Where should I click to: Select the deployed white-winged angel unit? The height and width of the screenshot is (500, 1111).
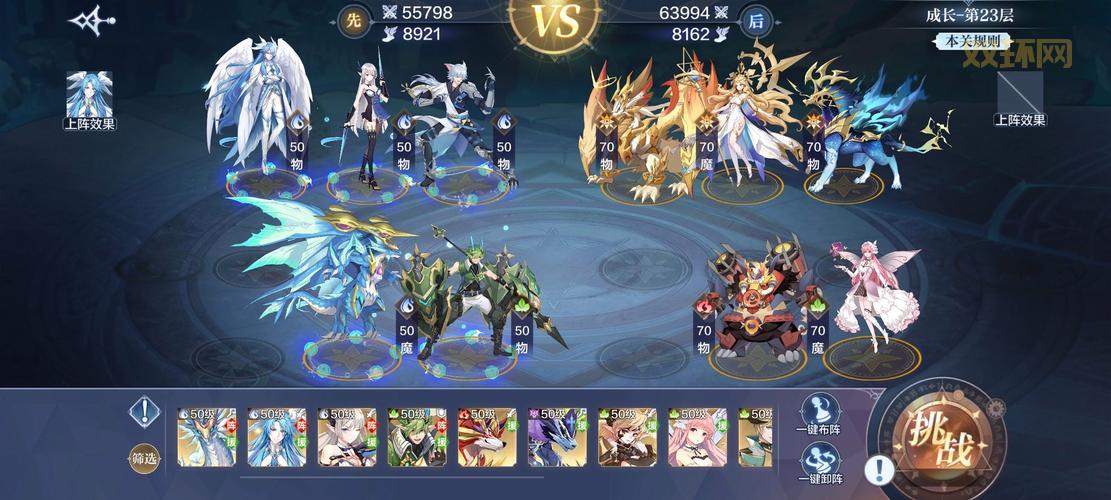pyautogui.click(x=260, y=110)
